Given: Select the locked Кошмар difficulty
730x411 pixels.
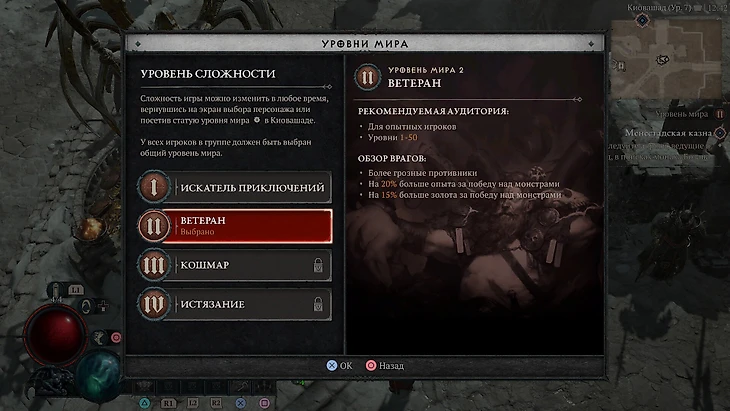Looking at the screenshot, I should [x=235, y=264].
